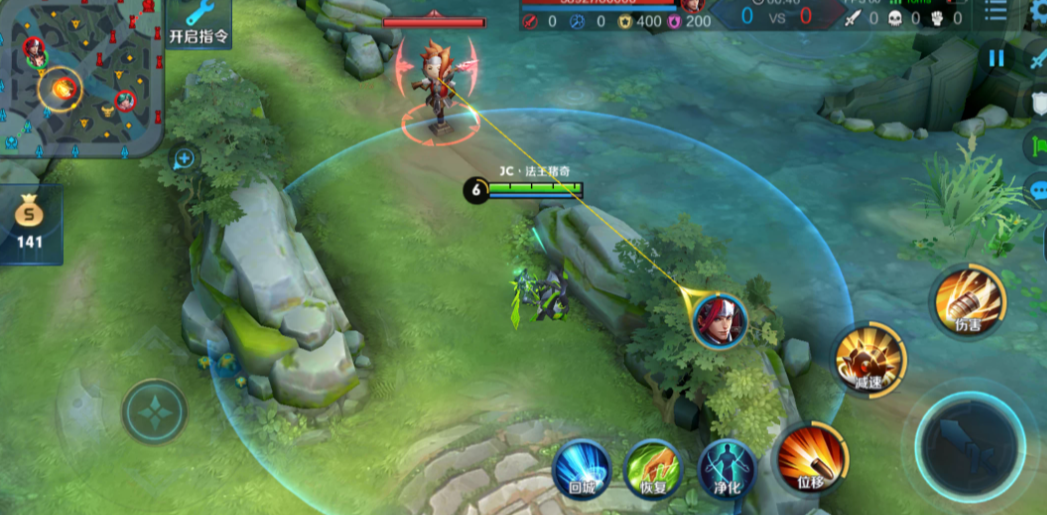Click the plus speech bubble icon

coord(184,158)
